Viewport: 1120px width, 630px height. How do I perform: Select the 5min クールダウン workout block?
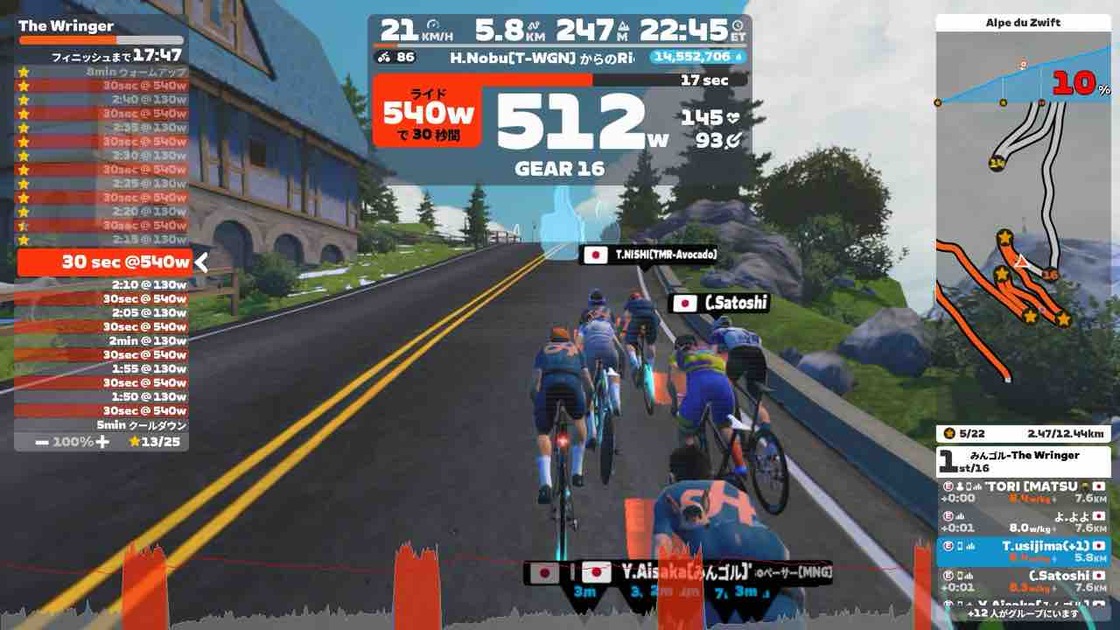pos(103,425)
